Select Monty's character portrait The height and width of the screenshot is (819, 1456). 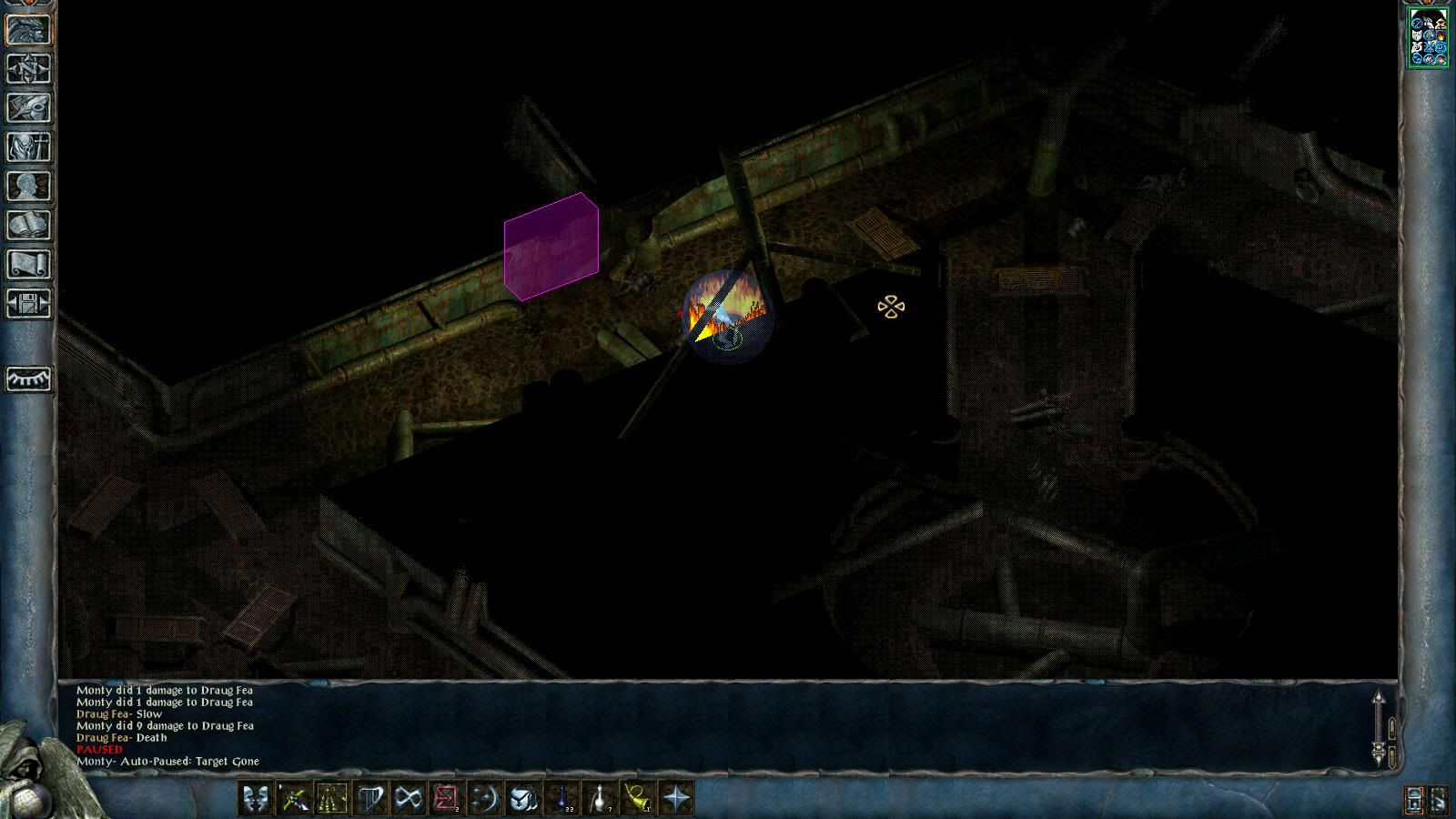coord(1428,37)
